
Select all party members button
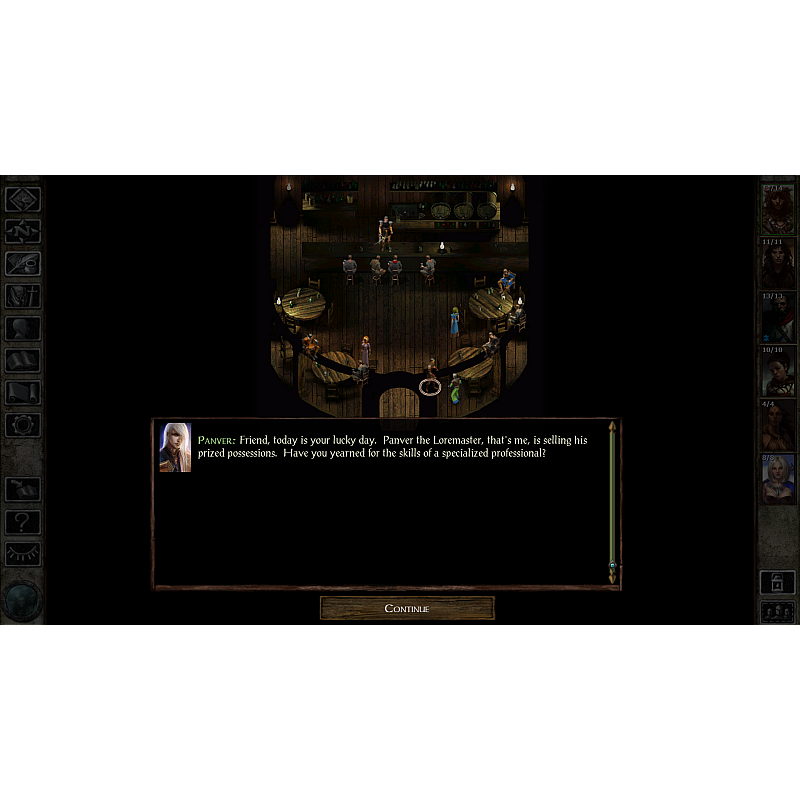[777, 612]
